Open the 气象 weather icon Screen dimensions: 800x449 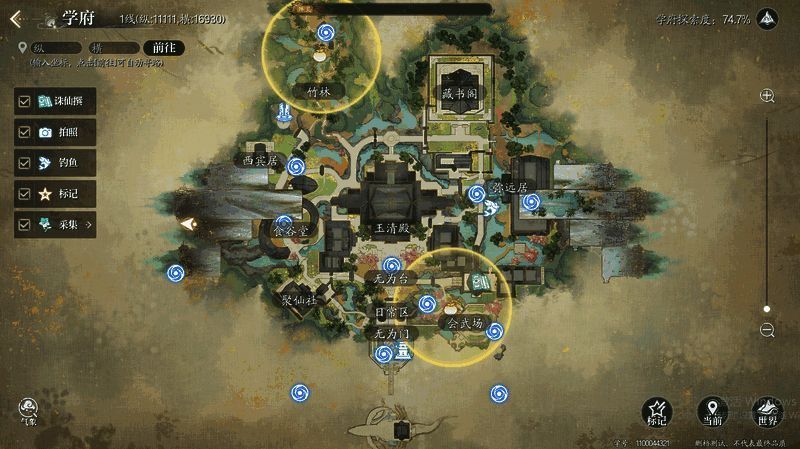tap(27, 408)
